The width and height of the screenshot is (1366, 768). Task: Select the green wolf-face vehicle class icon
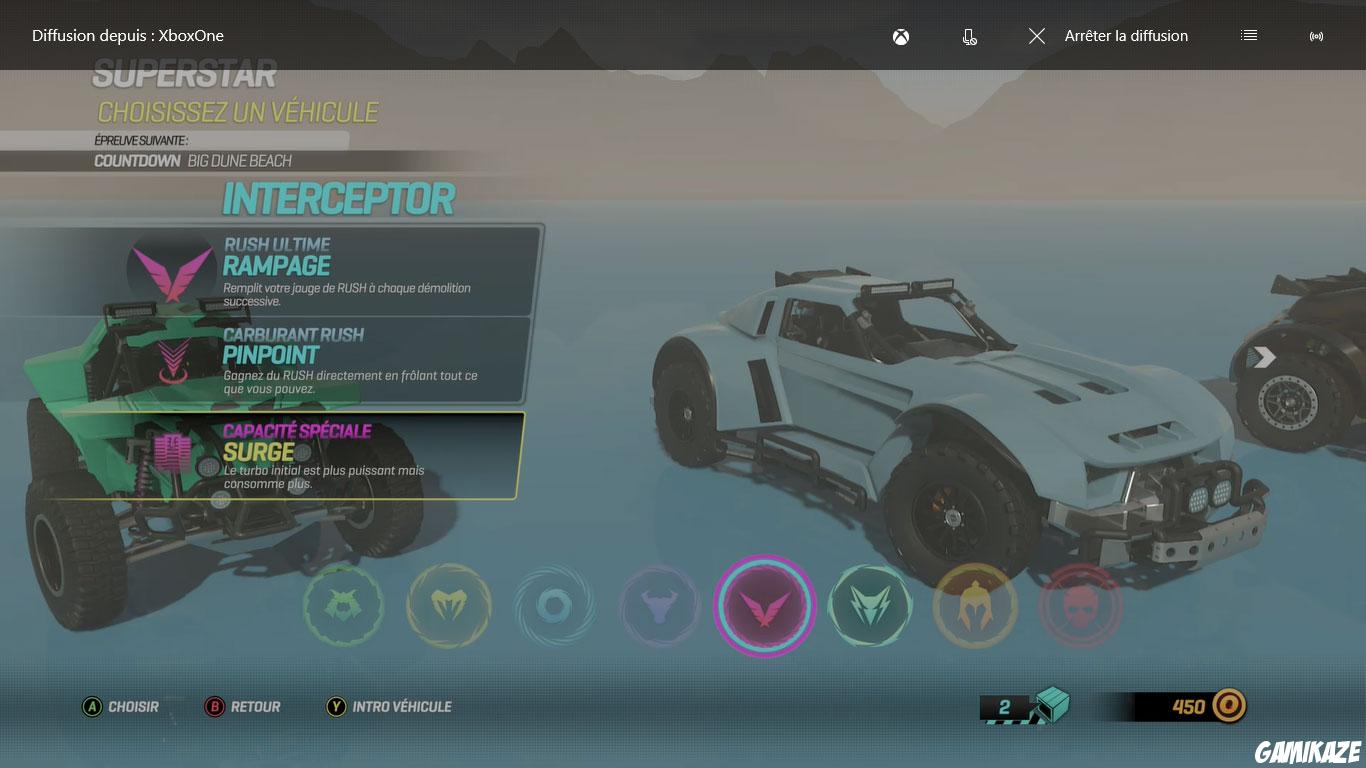tap(343, 605)
